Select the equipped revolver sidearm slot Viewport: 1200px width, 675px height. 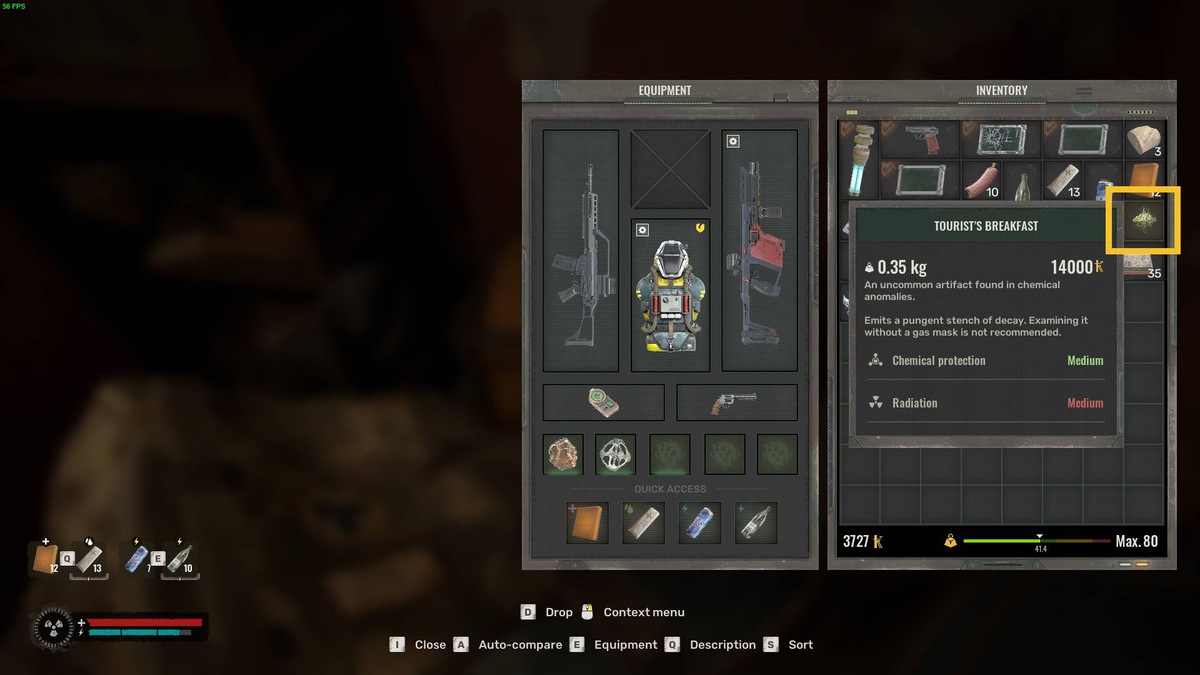736,402
